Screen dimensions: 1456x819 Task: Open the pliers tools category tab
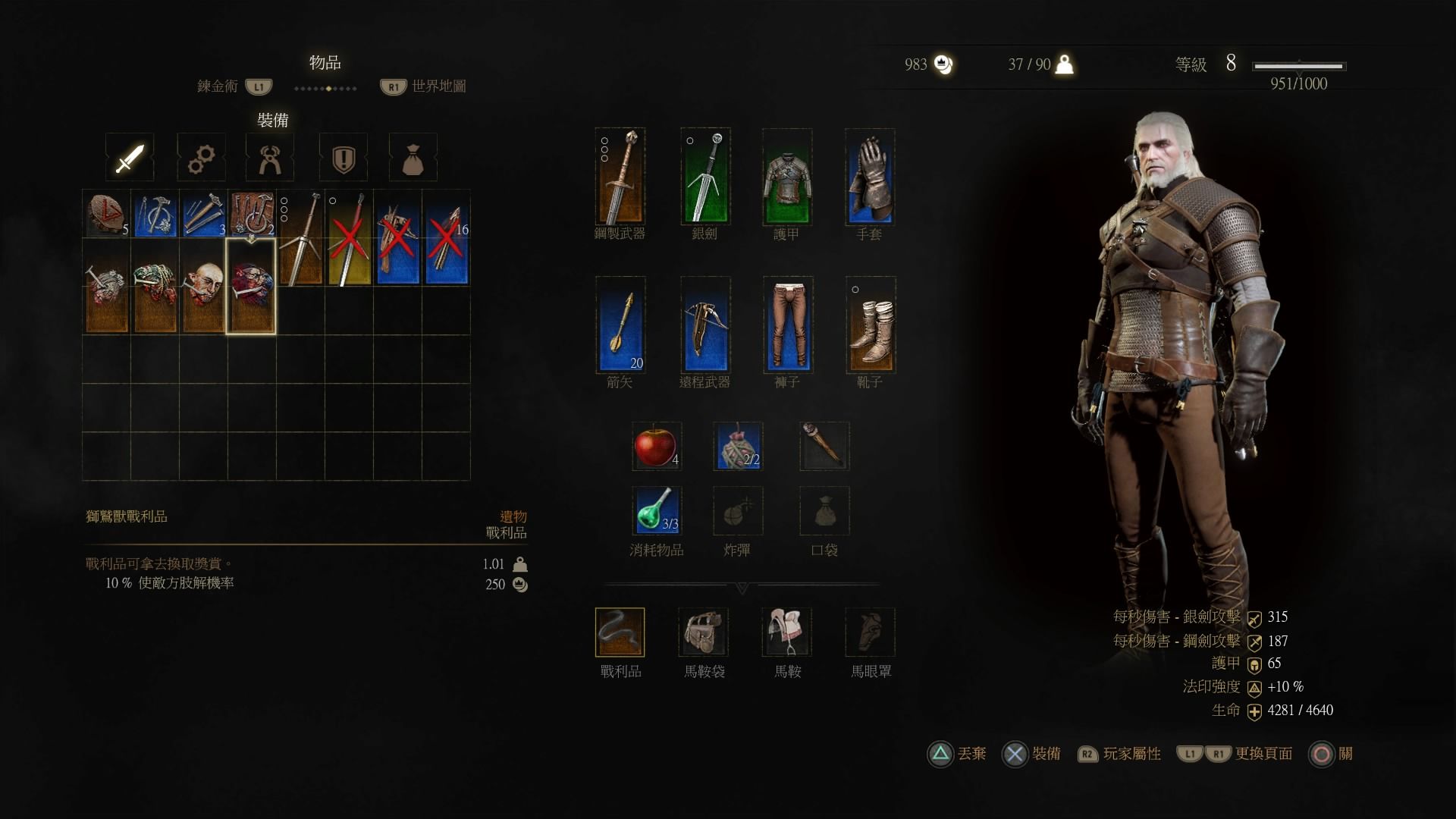pos(270,158)
